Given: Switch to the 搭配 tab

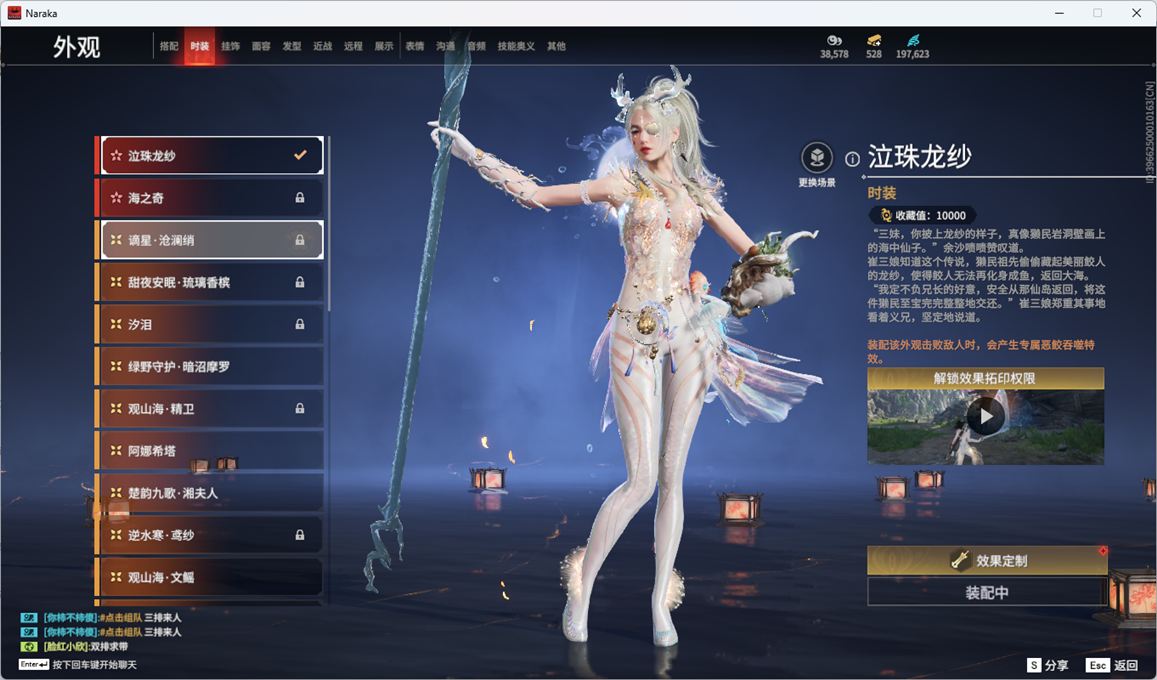Looking at the screenshot, I should (x=169, y=46).
